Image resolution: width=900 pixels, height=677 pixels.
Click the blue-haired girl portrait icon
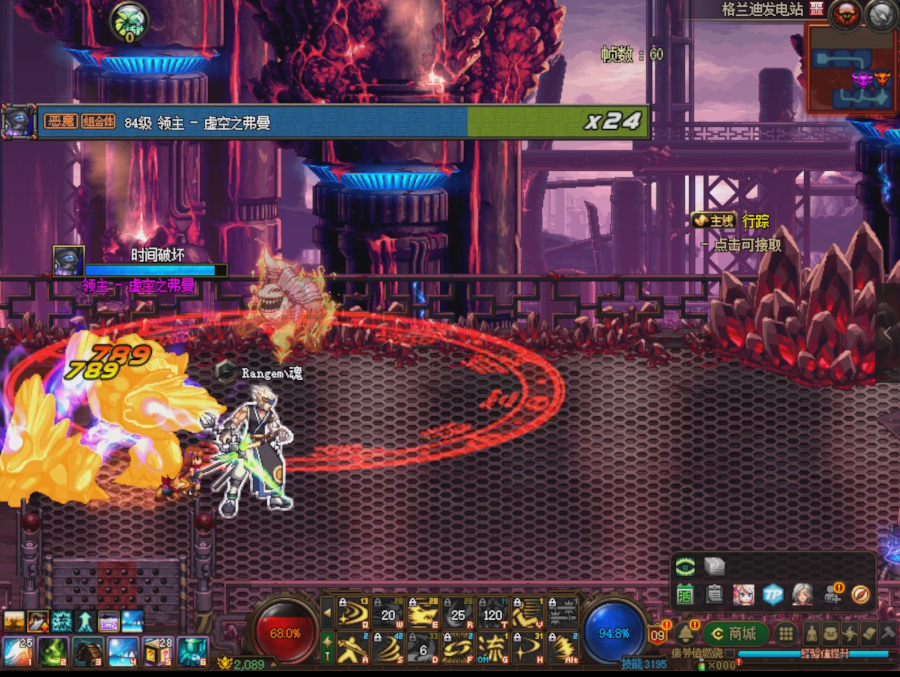point(743,594)
